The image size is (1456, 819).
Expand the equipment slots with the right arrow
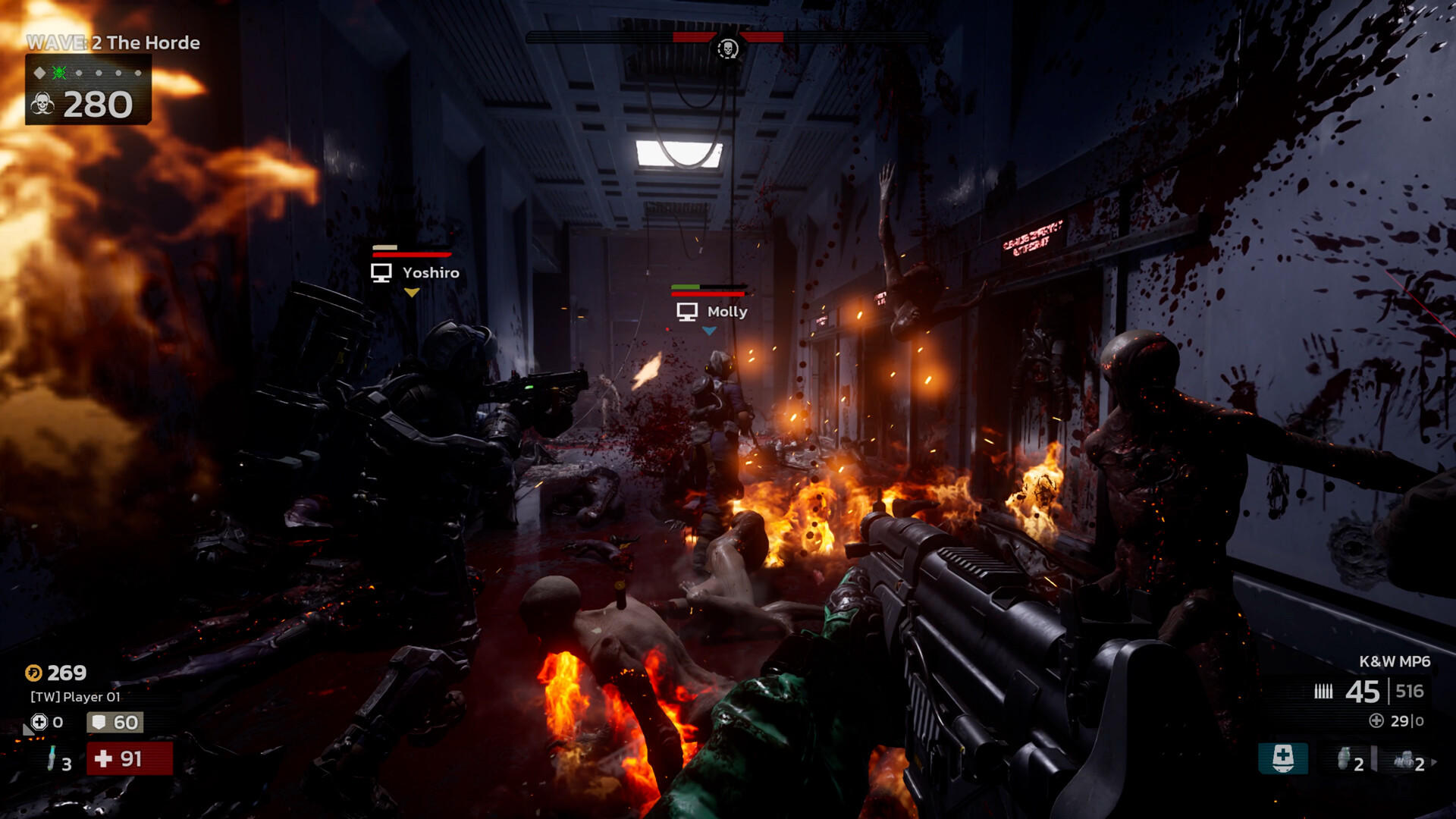click(x=1434, y=762)
